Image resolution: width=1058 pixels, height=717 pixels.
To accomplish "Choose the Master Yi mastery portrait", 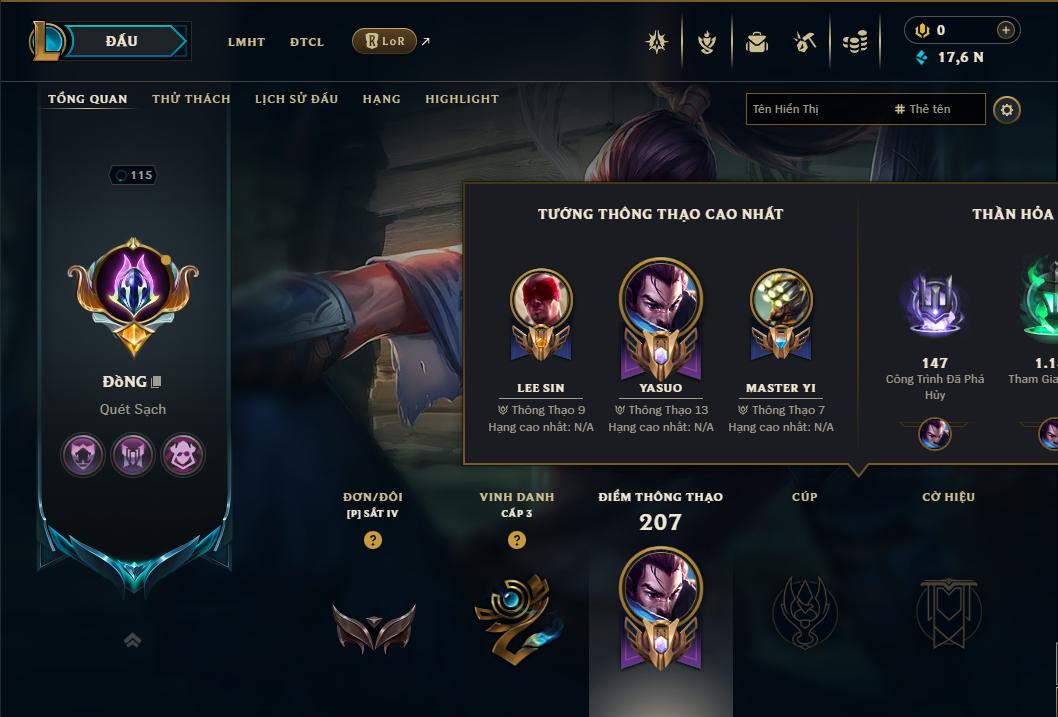I will (x=780, y=299).
